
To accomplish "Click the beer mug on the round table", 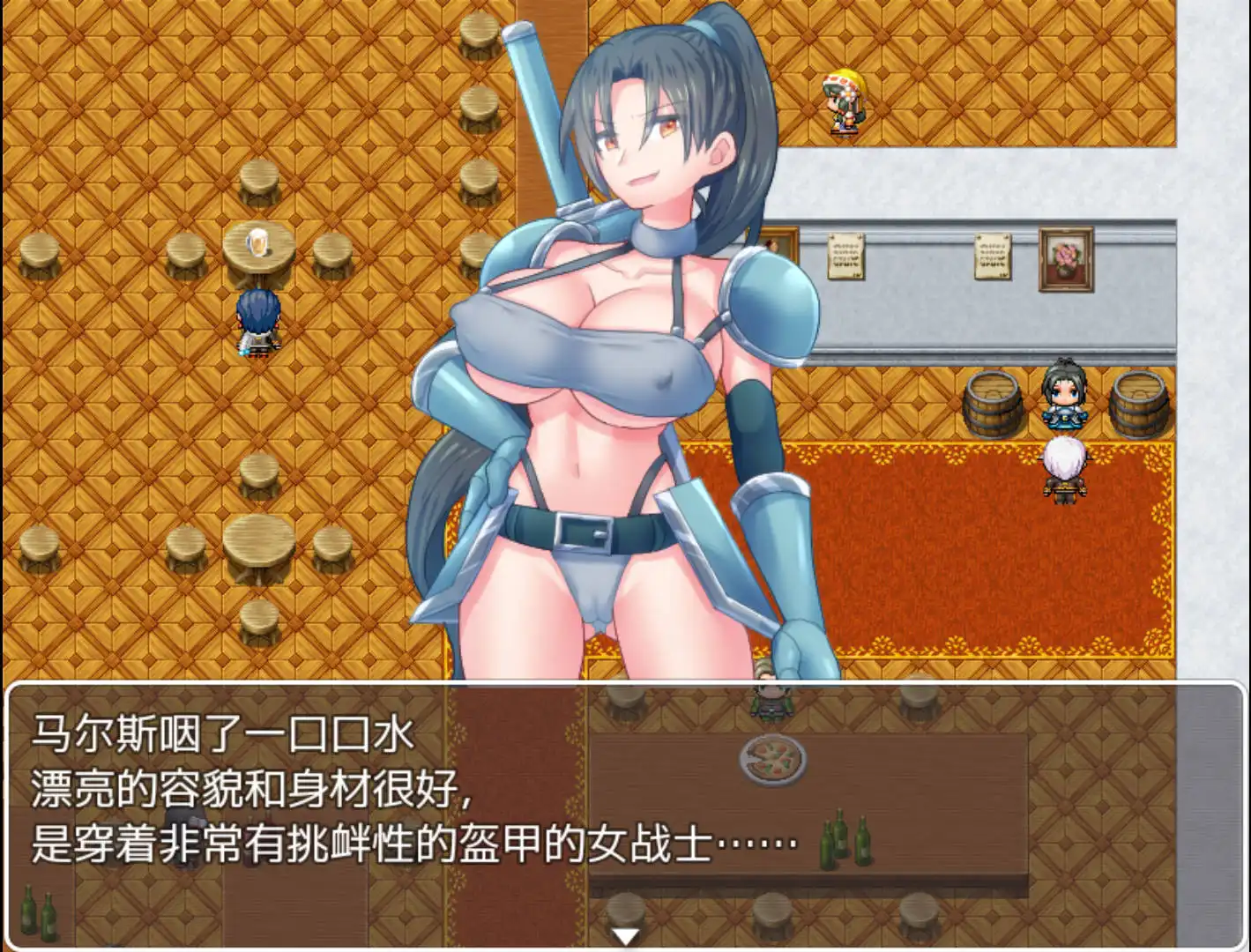I will coord(258,242).
